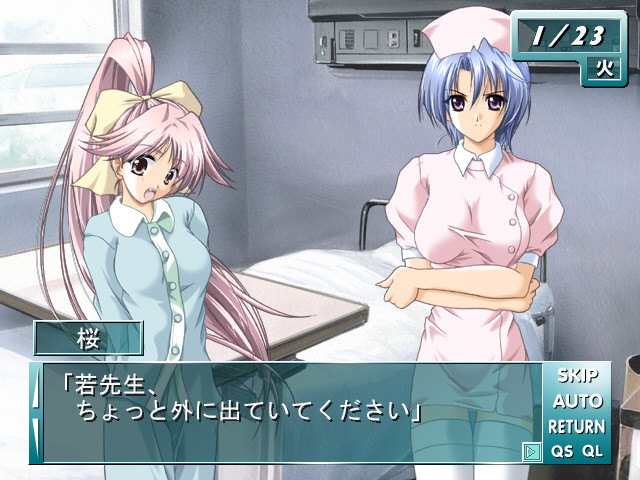Click the RETURN button
The width and height of the screenshot is (640, 480).
[576, 426]
